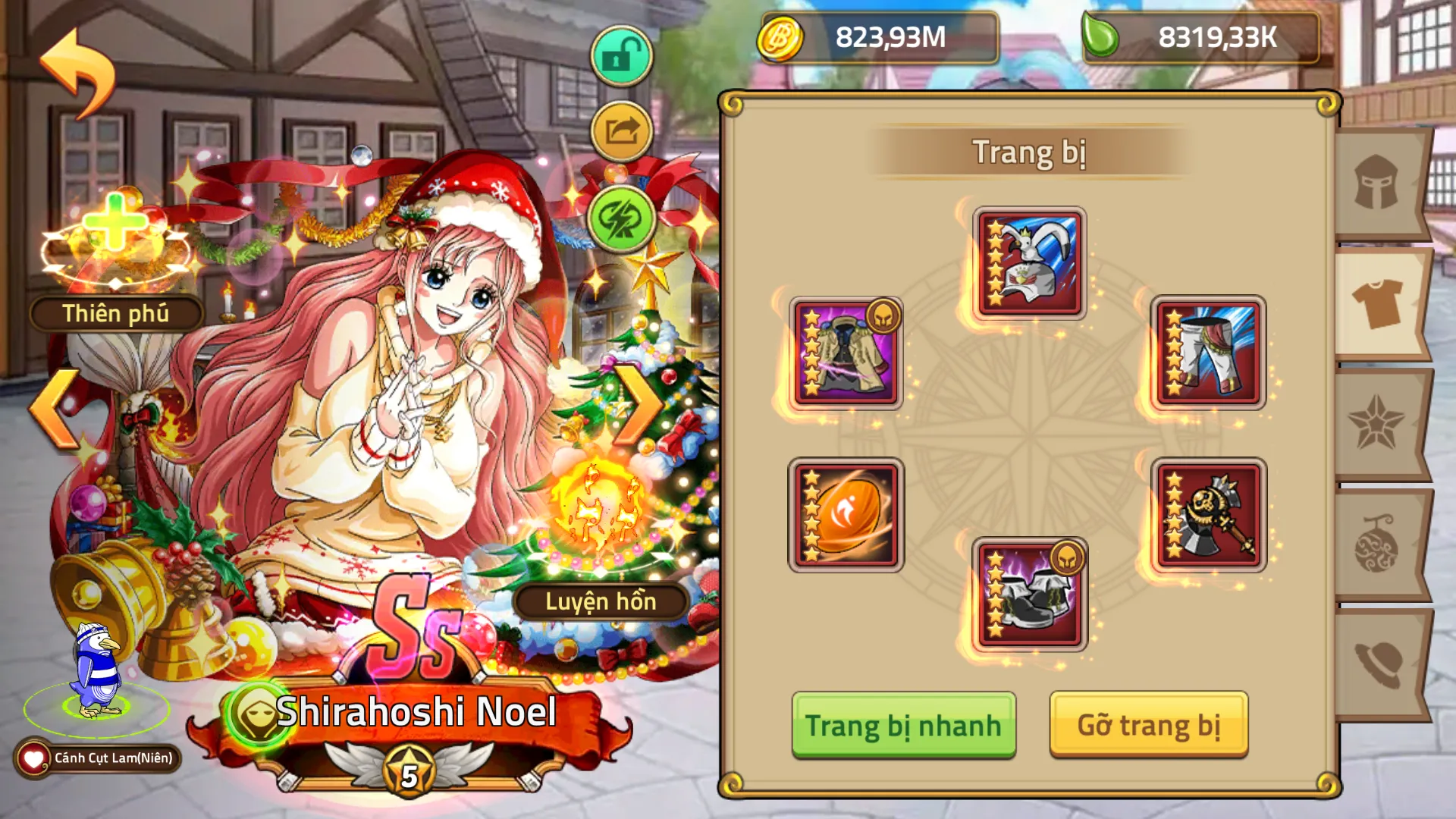The image size is (1456, 819).
Task: Open the Thiên phú panel
Action: [x=115, y=311]
